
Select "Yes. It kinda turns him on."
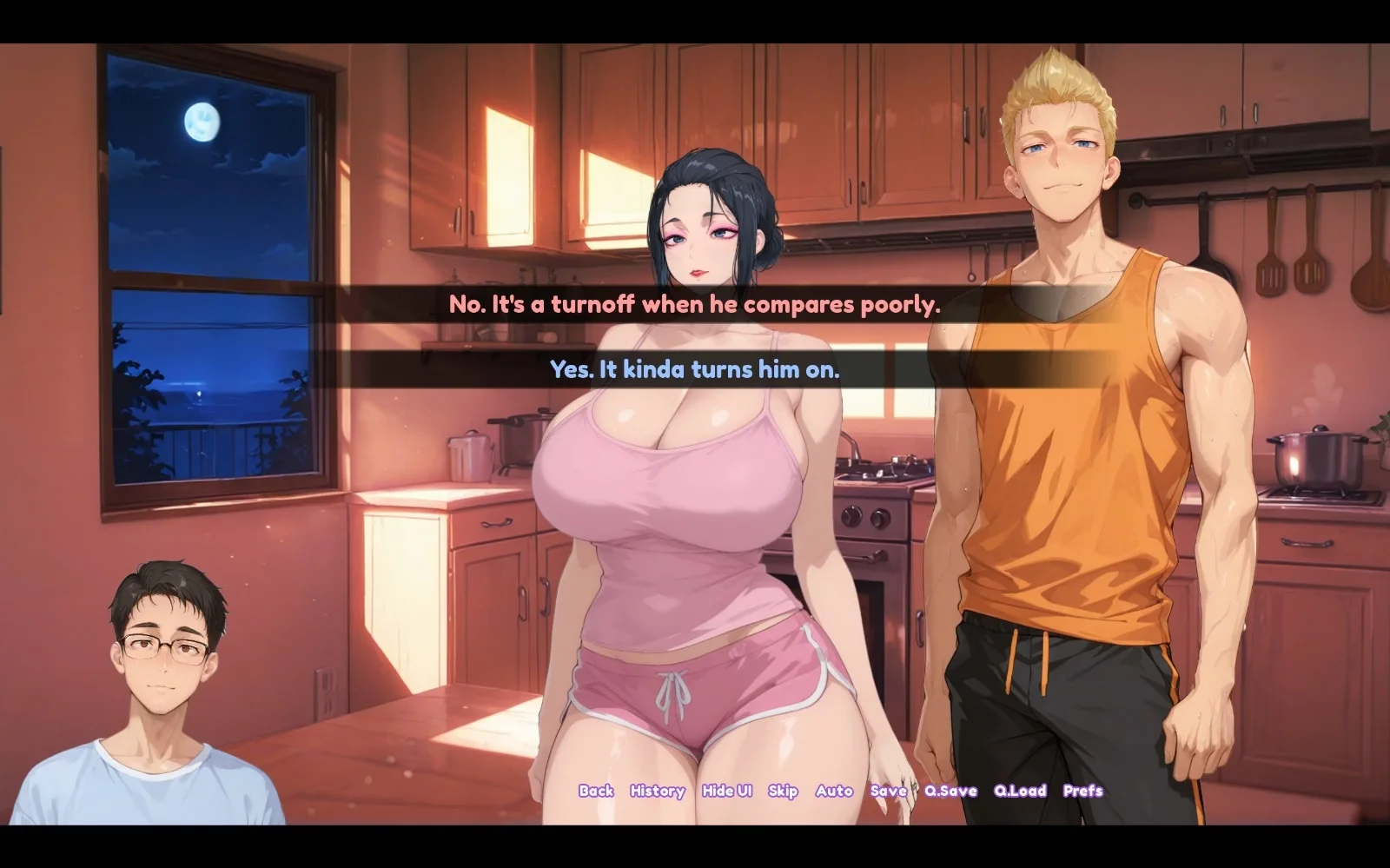[694, 370]
